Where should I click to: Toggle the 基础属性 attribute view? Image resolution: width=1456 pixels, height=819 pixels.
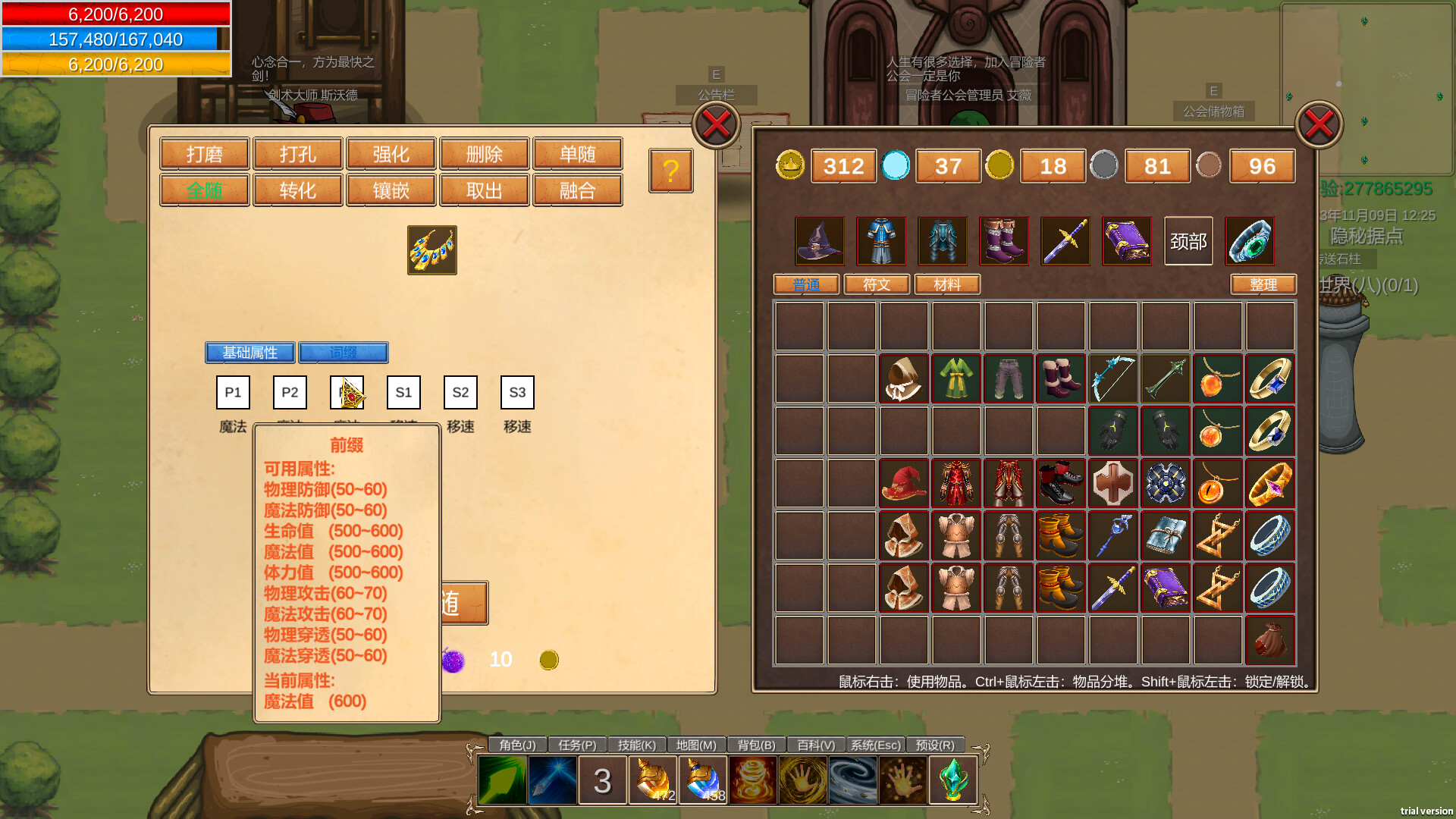pyautogui.click(x=249, y=352)
